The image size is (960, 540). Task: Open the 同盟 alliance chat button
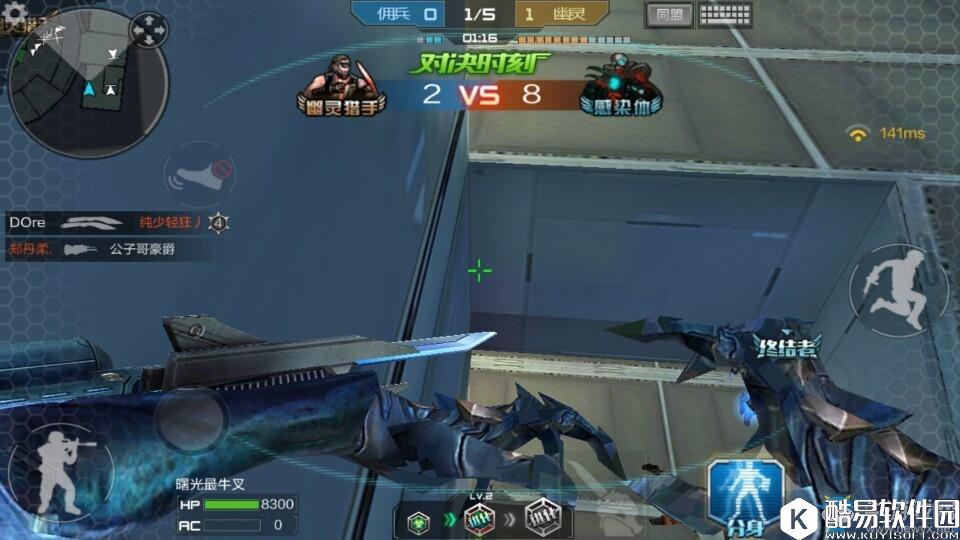[x=669, y=14]
